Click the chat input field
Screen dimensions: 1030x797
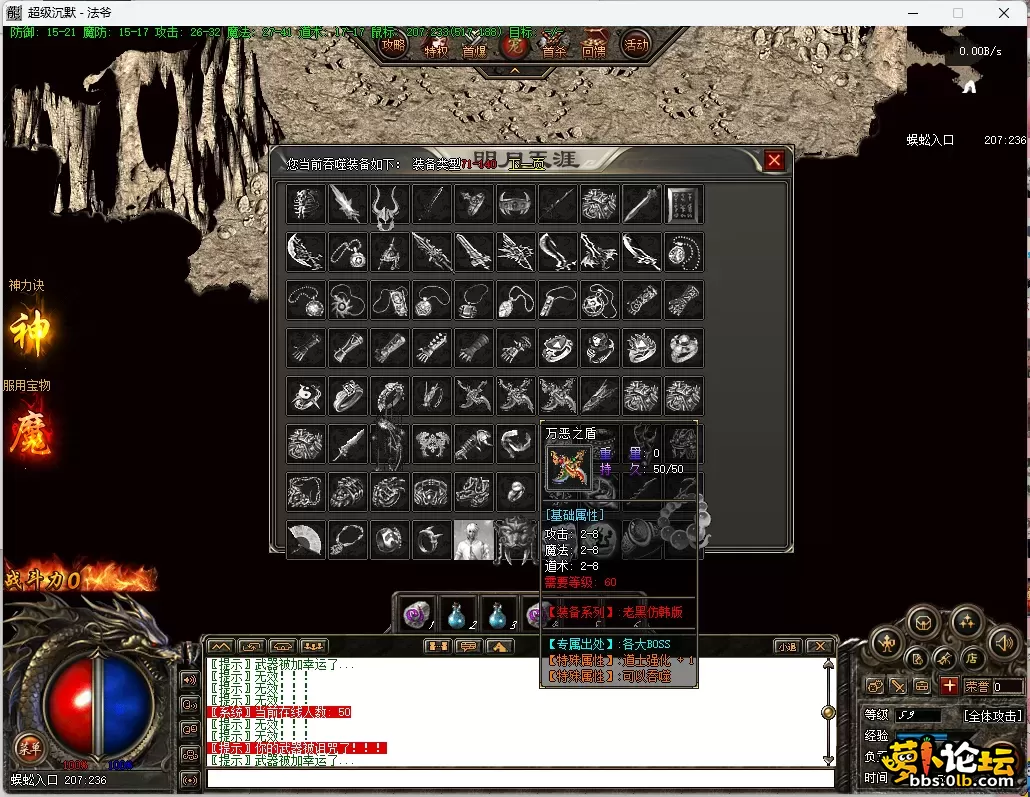pyautogui.click(x=520, y=778)
